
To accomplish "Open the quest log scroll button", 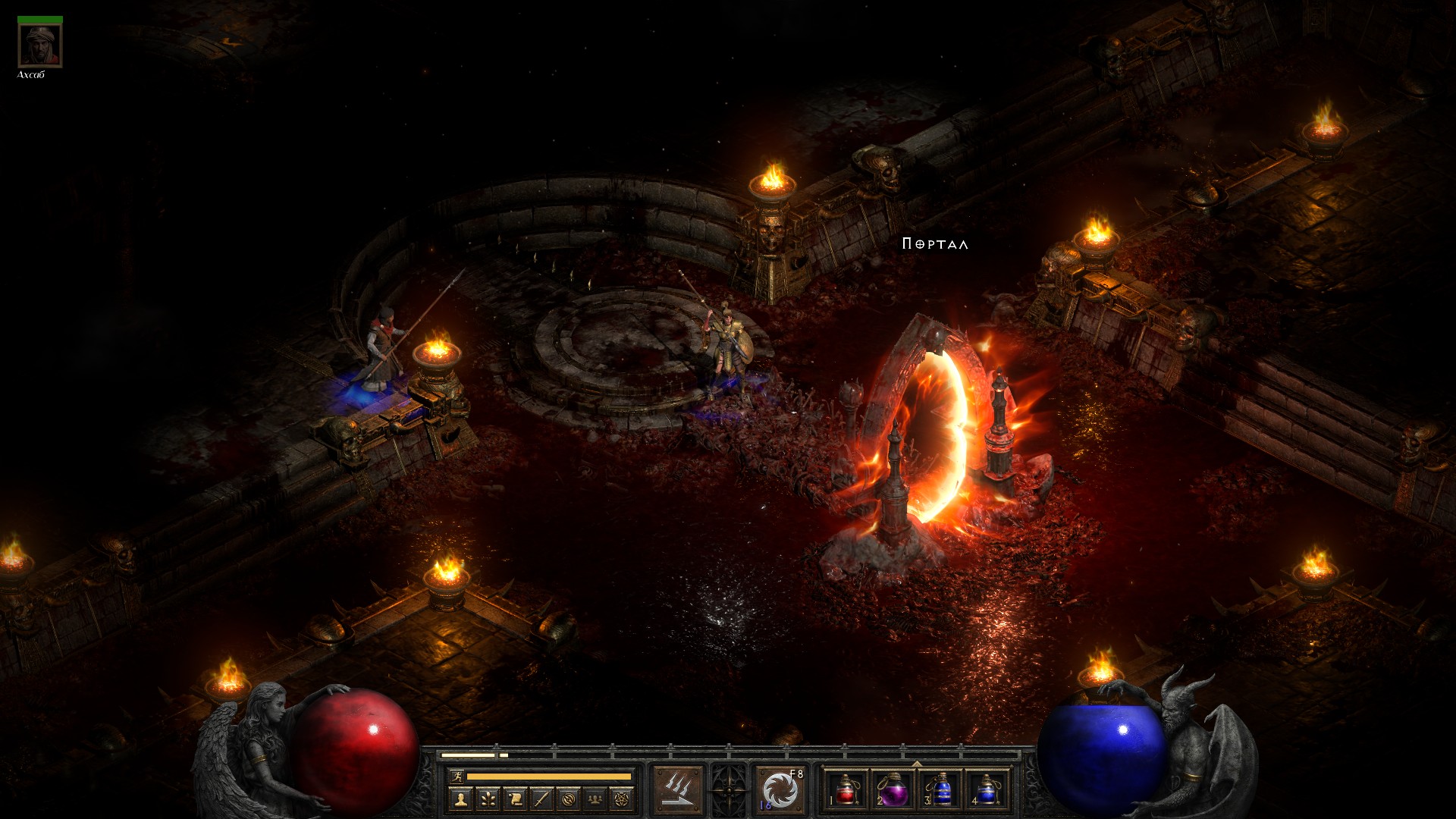I will click(x=515, y=799).
